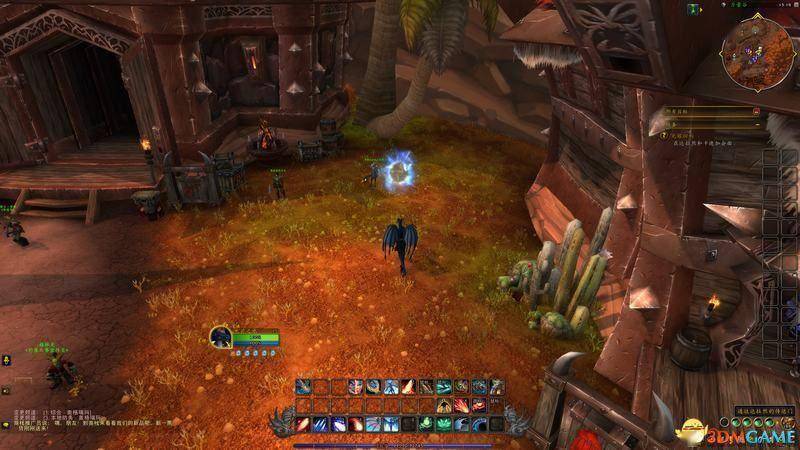Activate the first ability on the top action bar

[304, 387]
